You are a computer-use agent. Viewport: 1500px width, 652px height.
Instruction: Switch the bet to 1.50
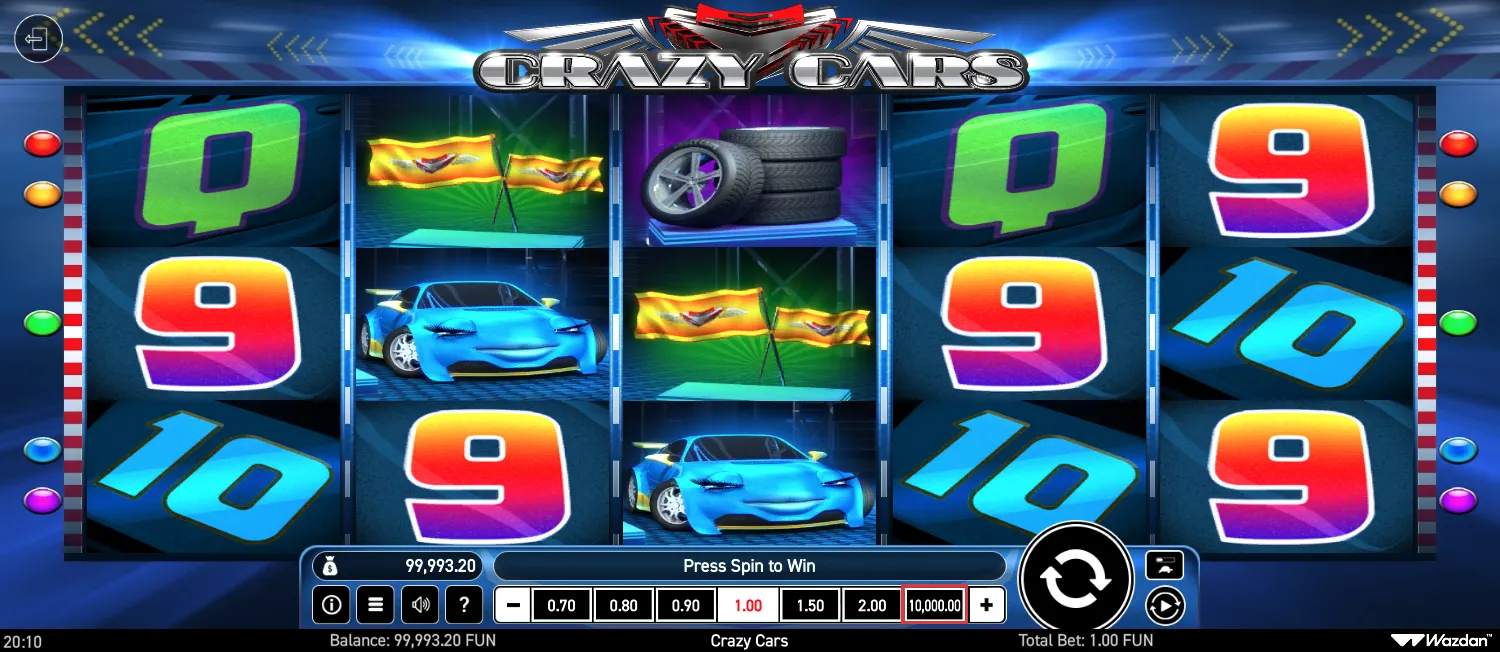(x=810, y=605)
